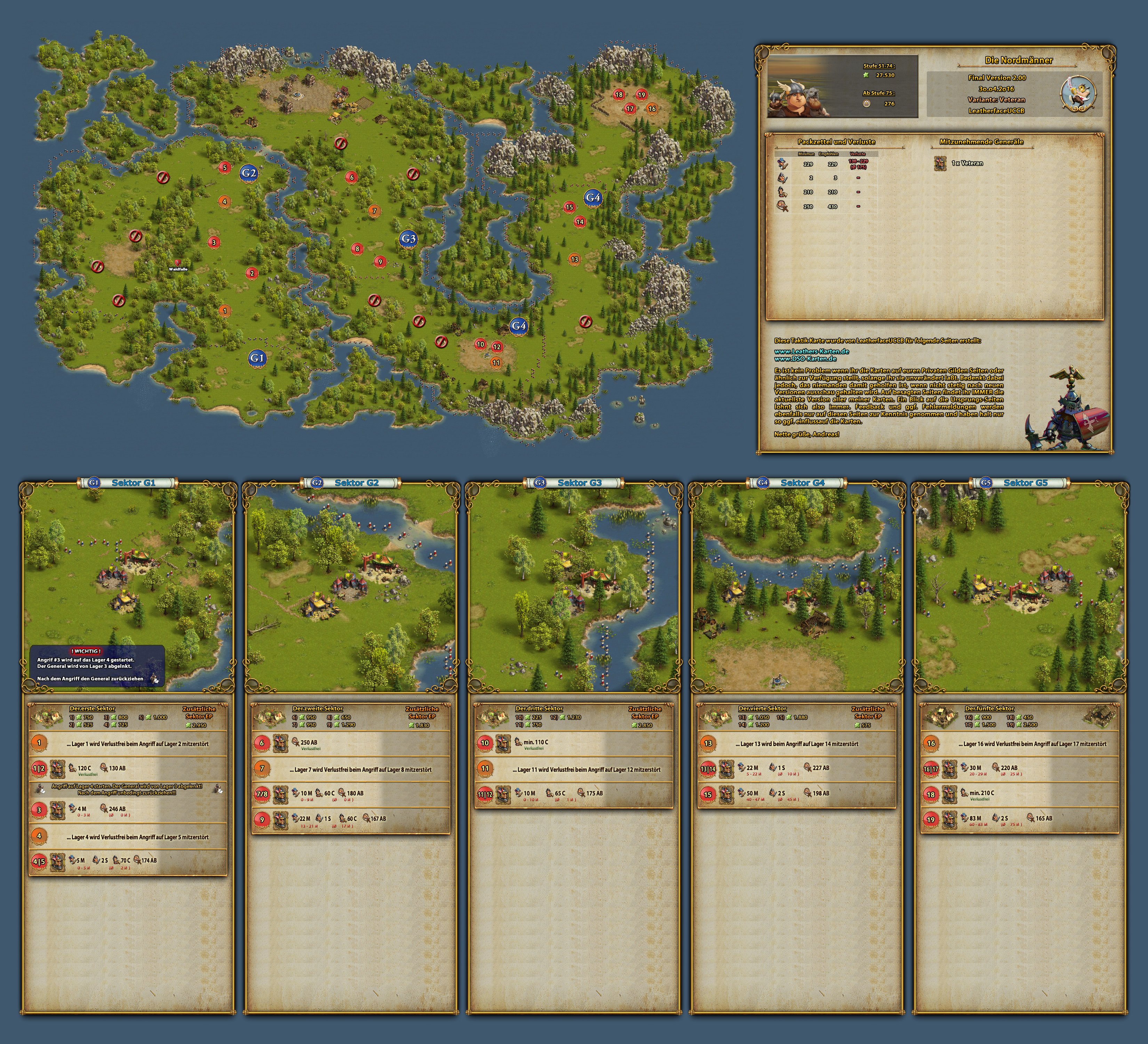Image resolution: width=1148 pixels, height=1044 pixels.
Task: Click the blue G3 marker on the island map
Action: (408, 239)
